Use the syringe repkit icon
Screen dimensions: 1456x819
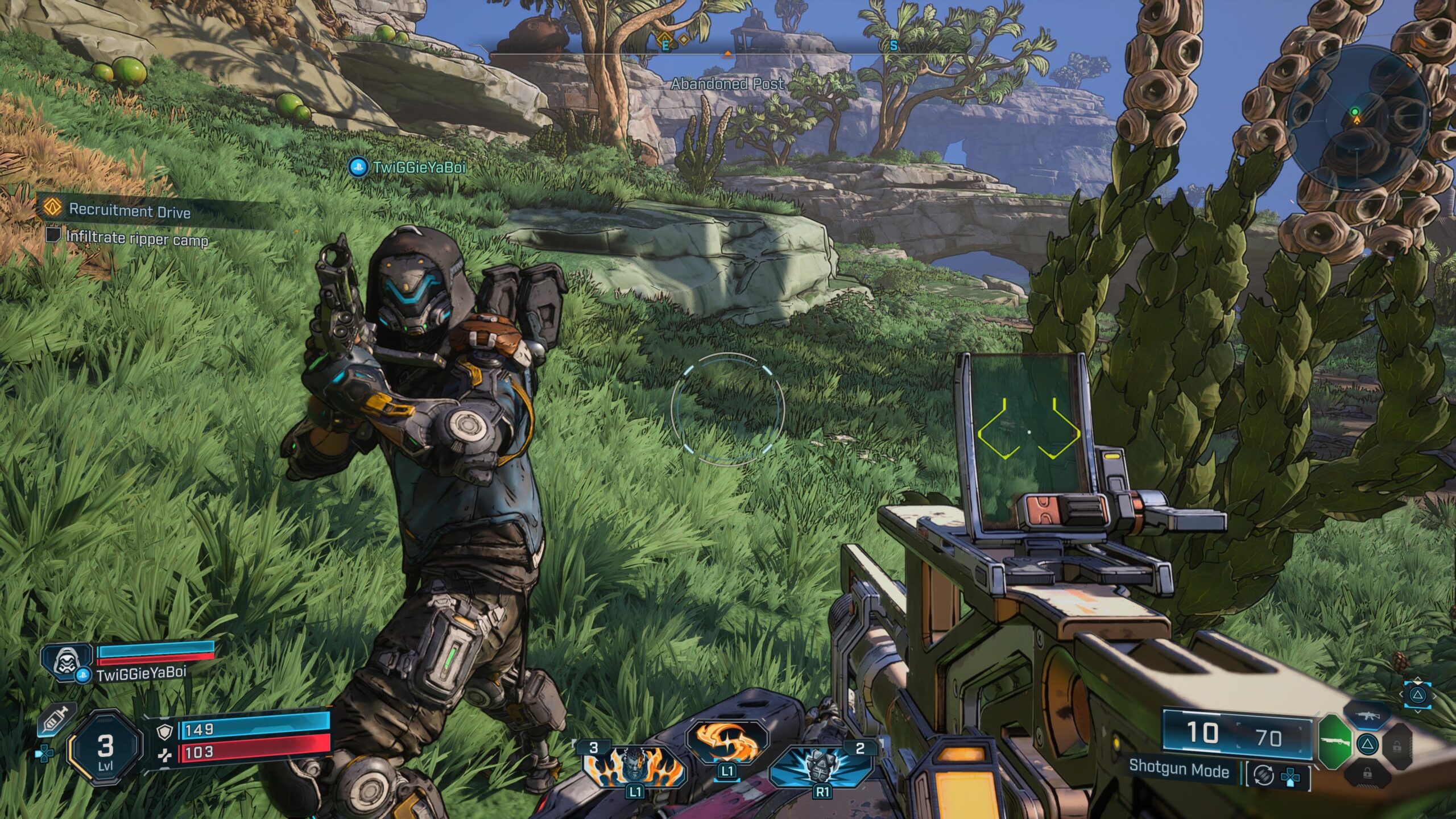[x=56, y=719]
